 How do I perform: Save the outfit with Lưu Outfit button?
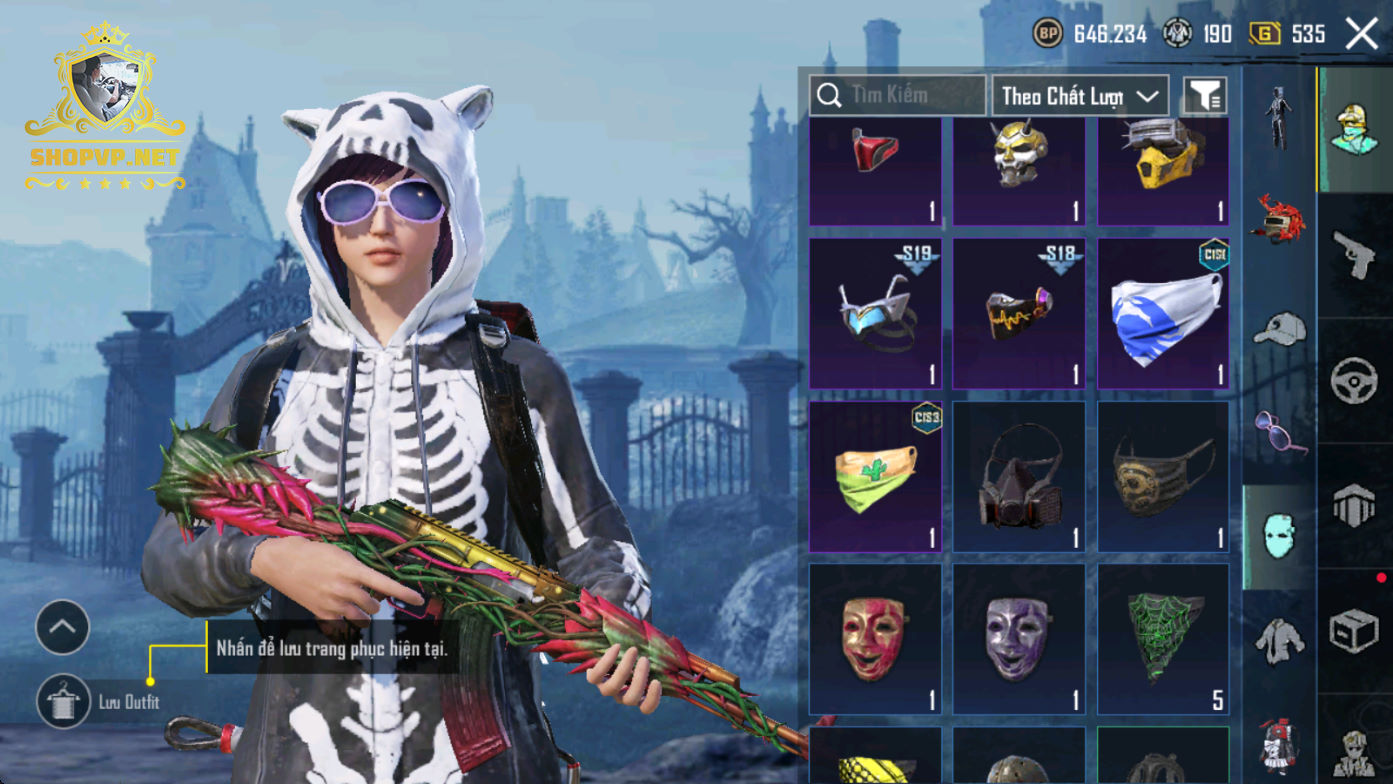coord(63,701)
